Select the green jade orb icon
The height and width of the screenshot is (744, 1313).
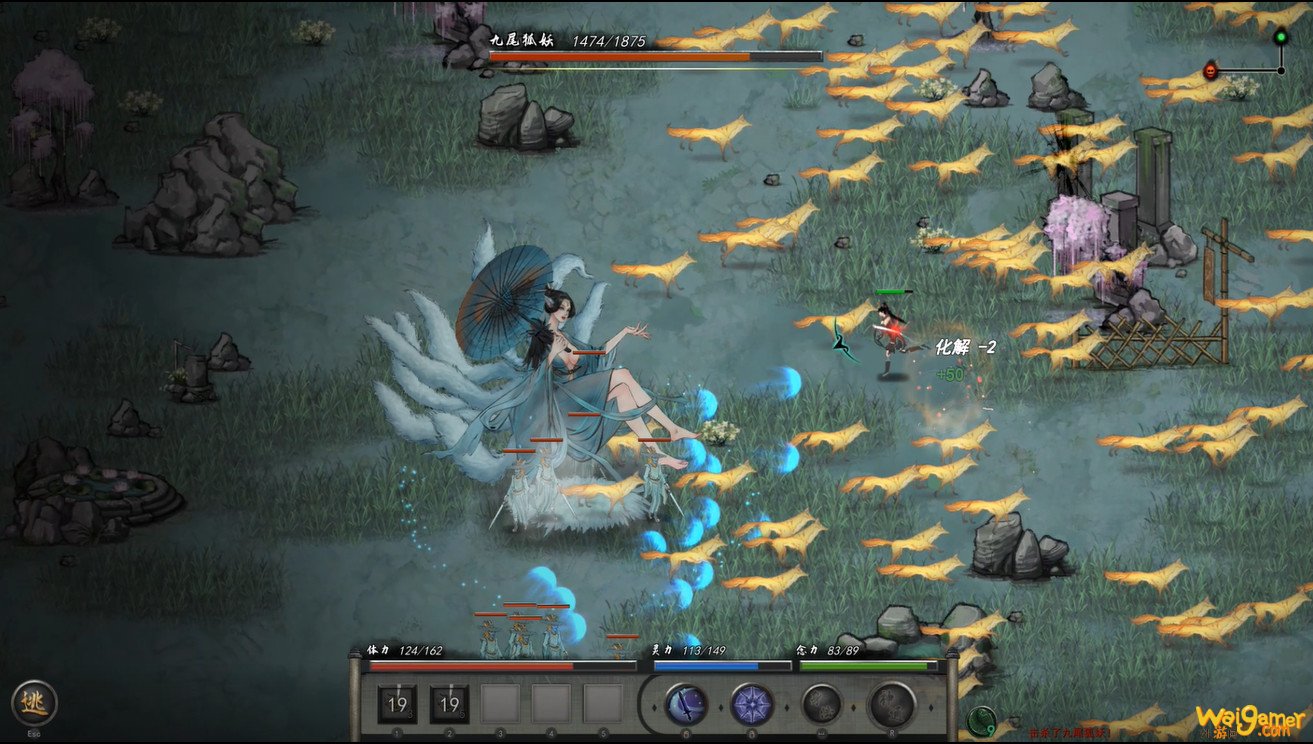point(982,719)
